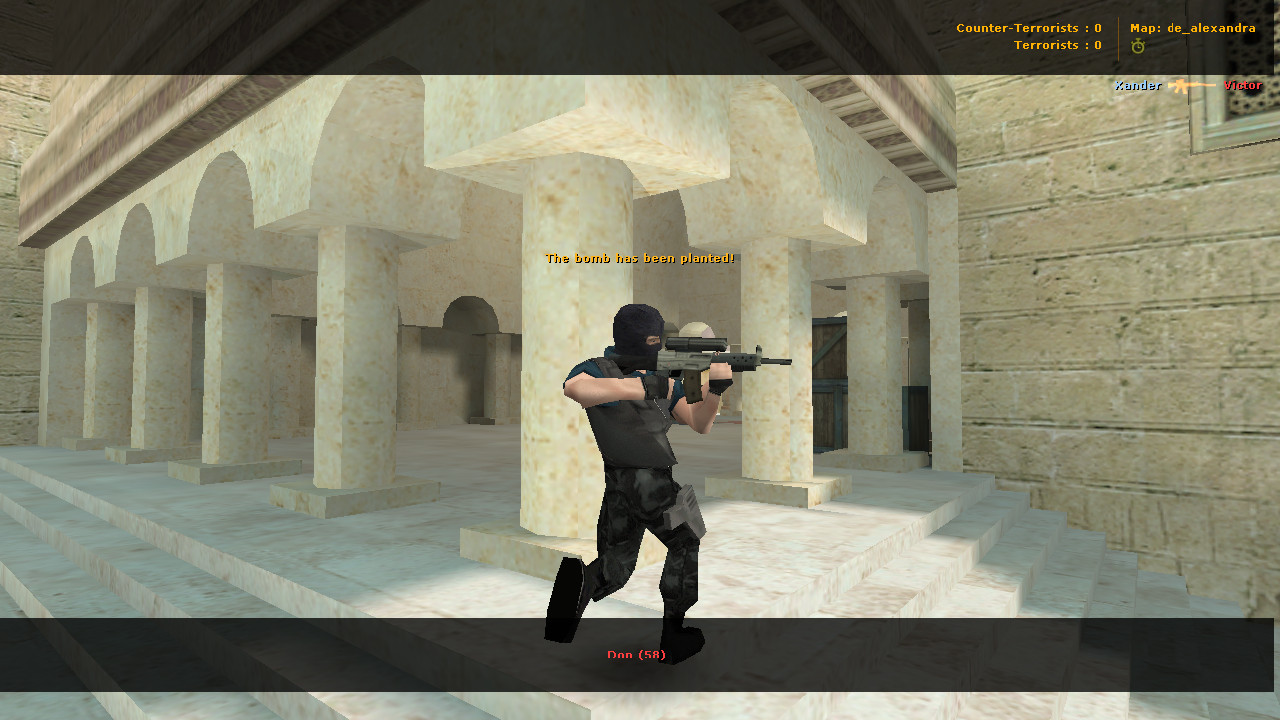Click the round timer stopwatch icon
The image size is (1280, 720).
tap(1137, 45)
